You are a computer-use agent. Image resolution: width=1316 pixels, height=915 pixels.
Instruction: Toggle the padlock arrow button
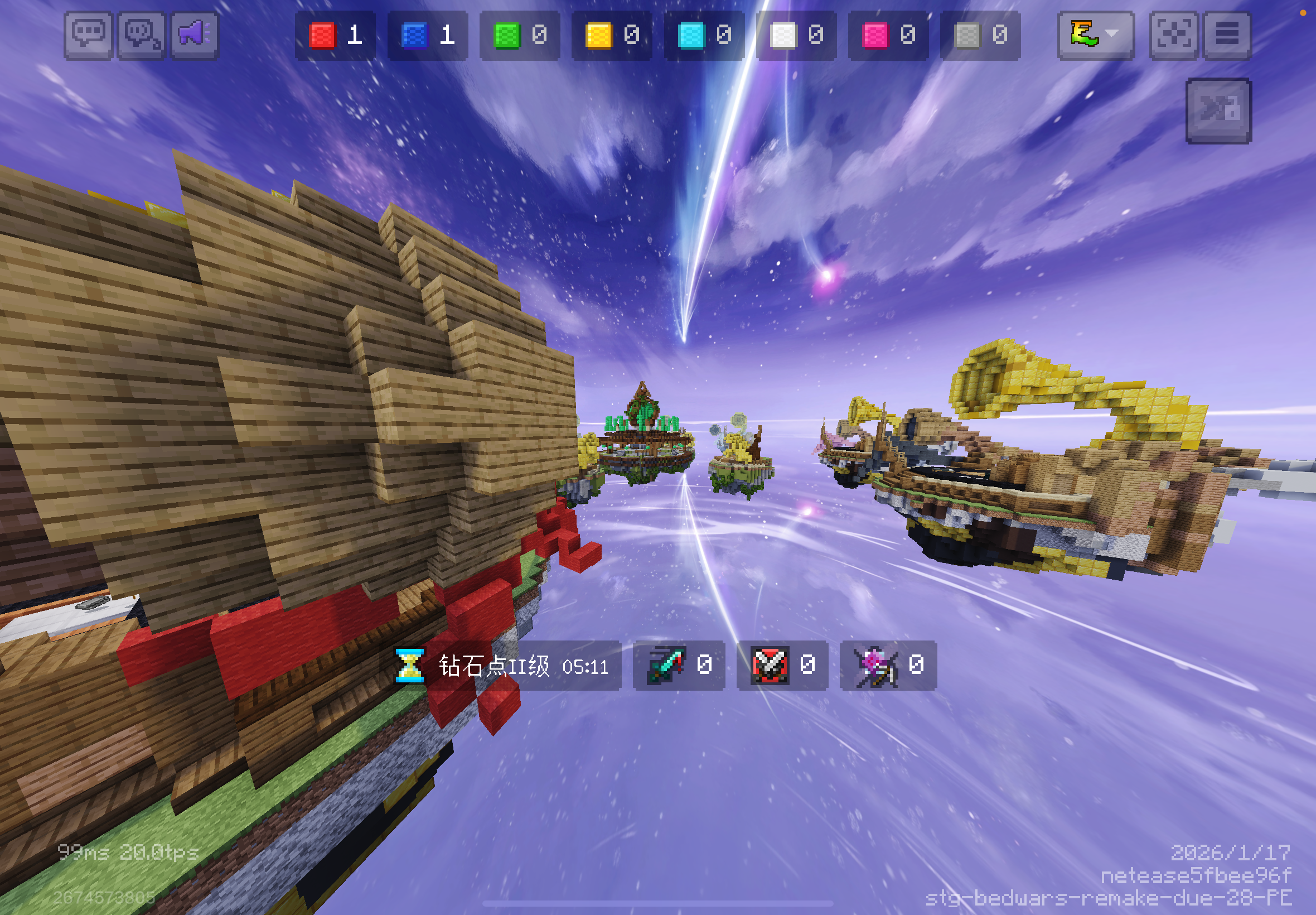pyautogui.click(x=1218, y=110)
